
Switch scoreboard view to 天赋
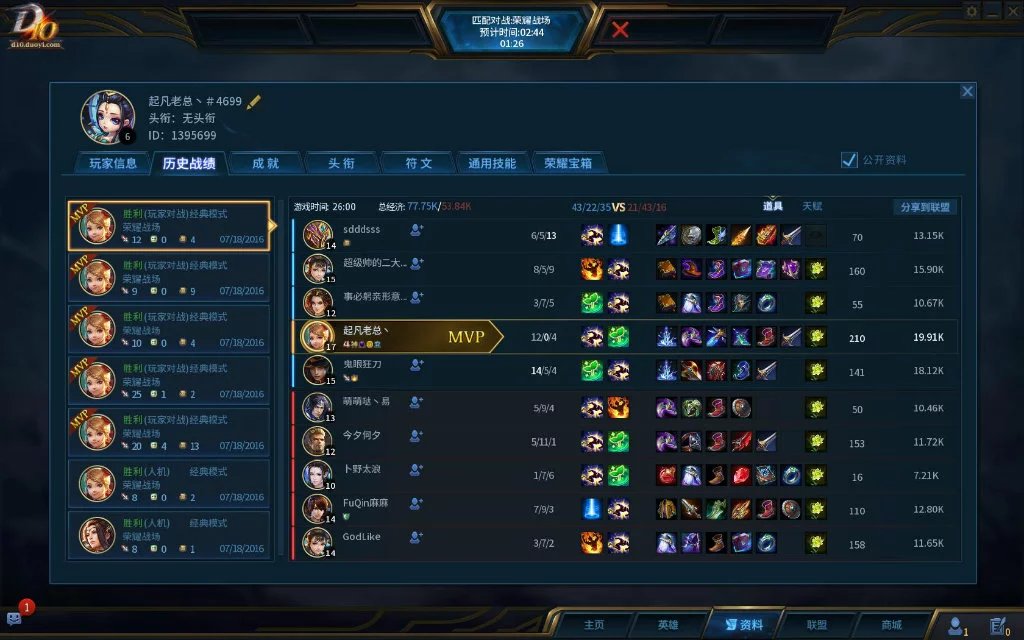[812, 207]
